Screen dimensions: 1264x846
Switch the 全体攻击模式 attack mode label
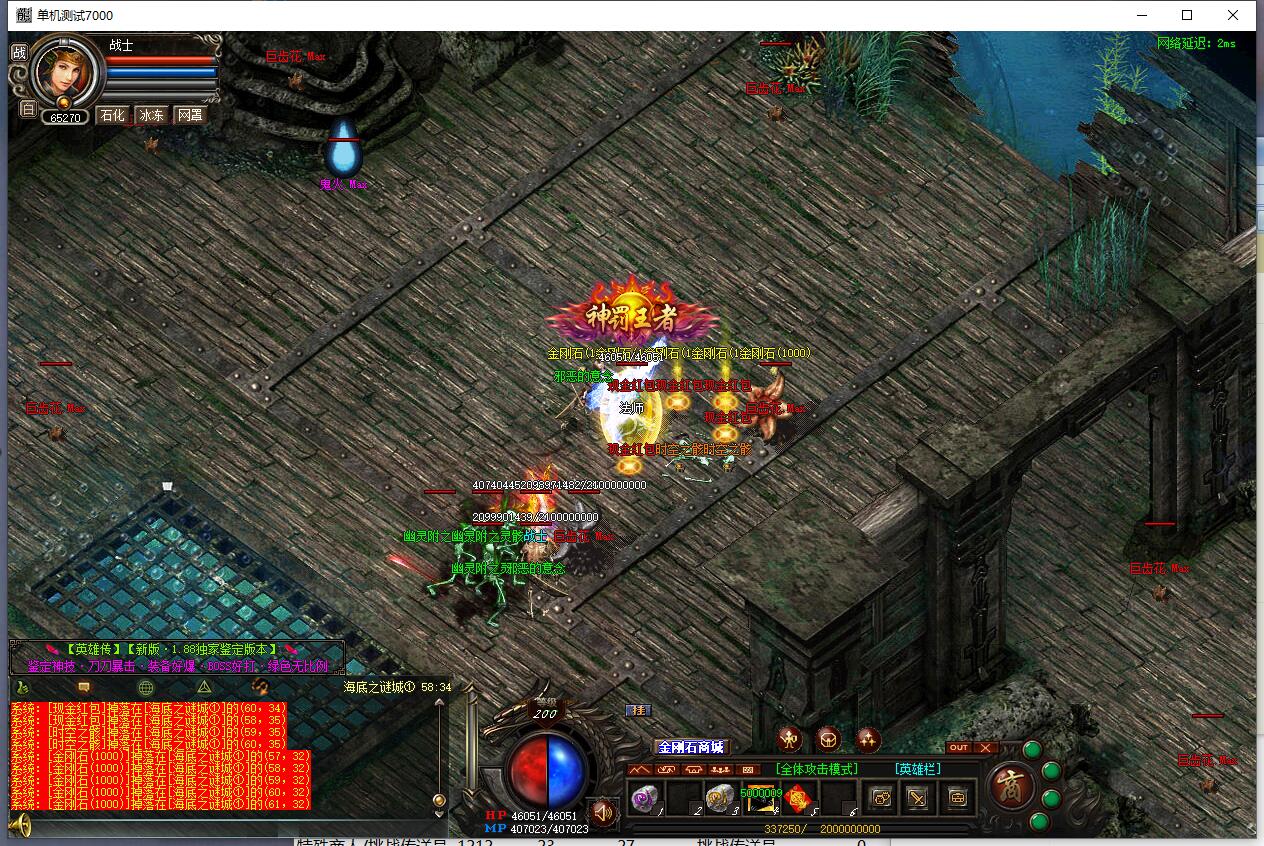pos(817,769)
